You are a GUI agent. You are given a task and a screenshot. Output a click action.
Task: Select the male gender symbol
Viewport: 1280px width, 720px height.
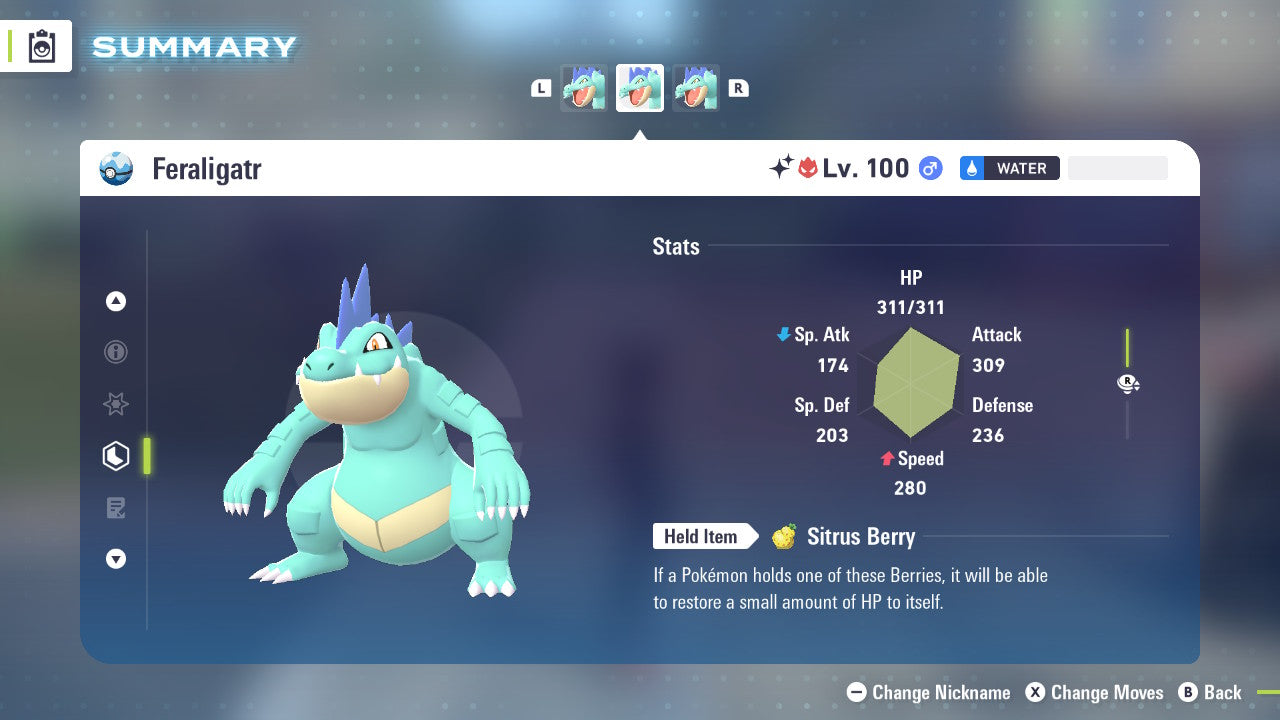coord(929,169)
